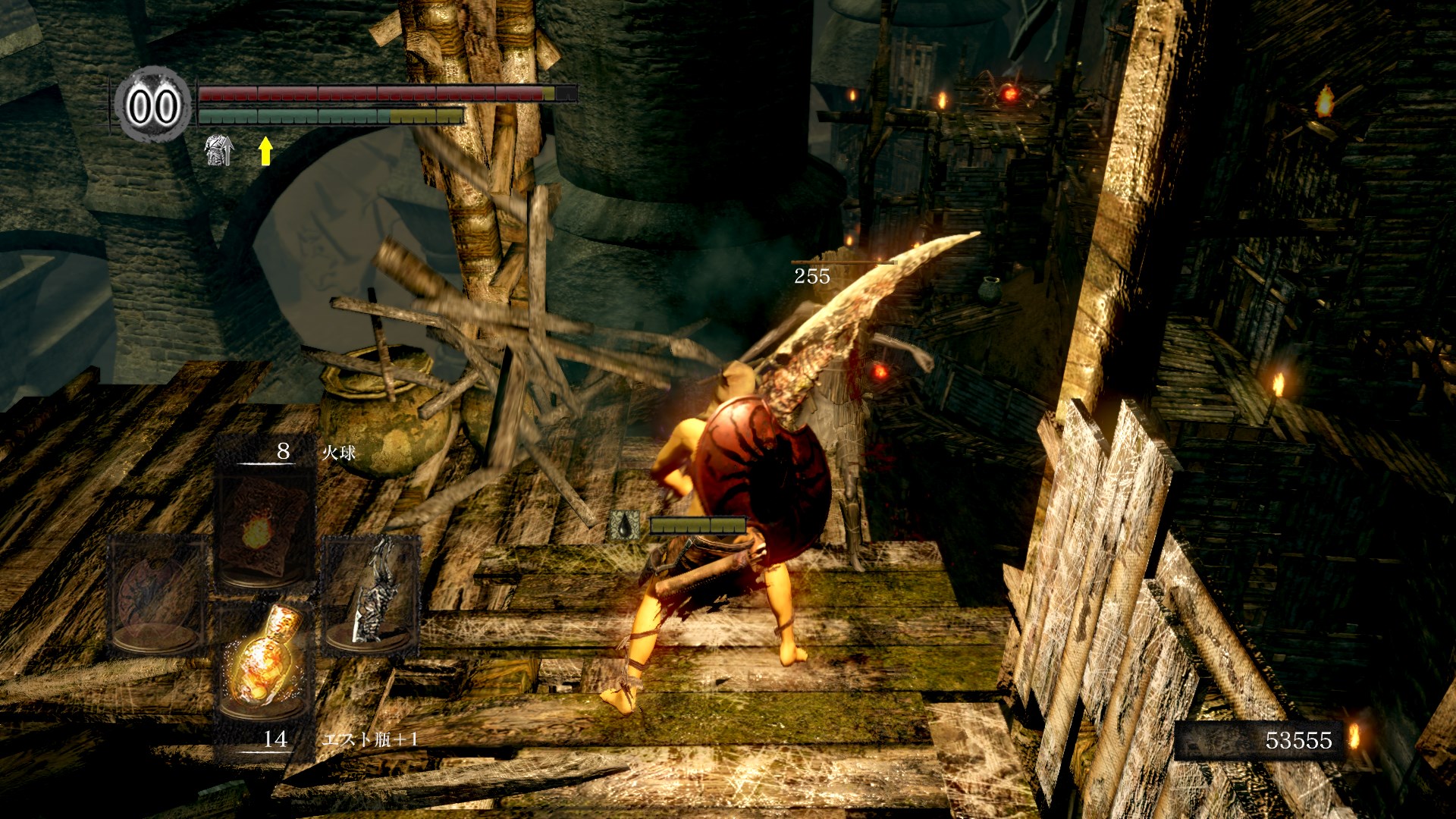Choose the Estus Flask item slot

[x=264, y=660]
